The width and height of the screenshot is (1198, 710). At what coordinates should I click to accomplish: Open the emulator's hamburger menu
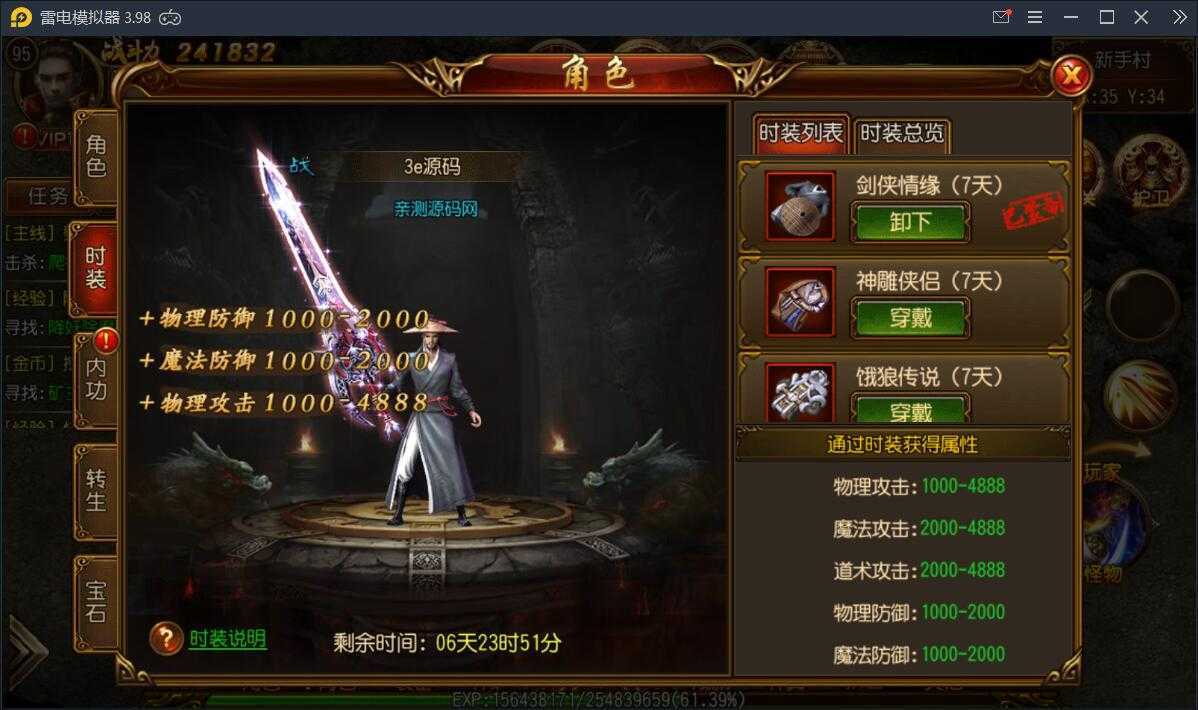tap(1035, 17)
